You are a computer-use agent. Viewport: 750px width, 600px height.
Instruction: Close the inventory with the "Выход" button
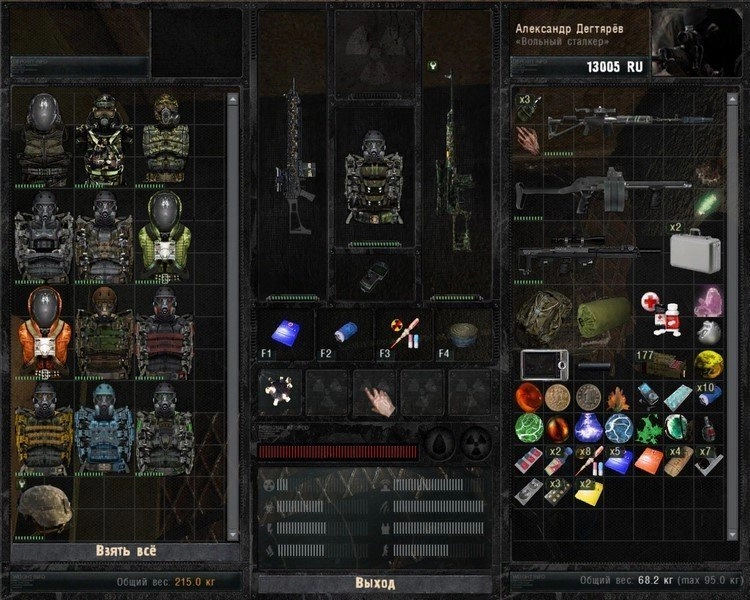pos(374,583)
